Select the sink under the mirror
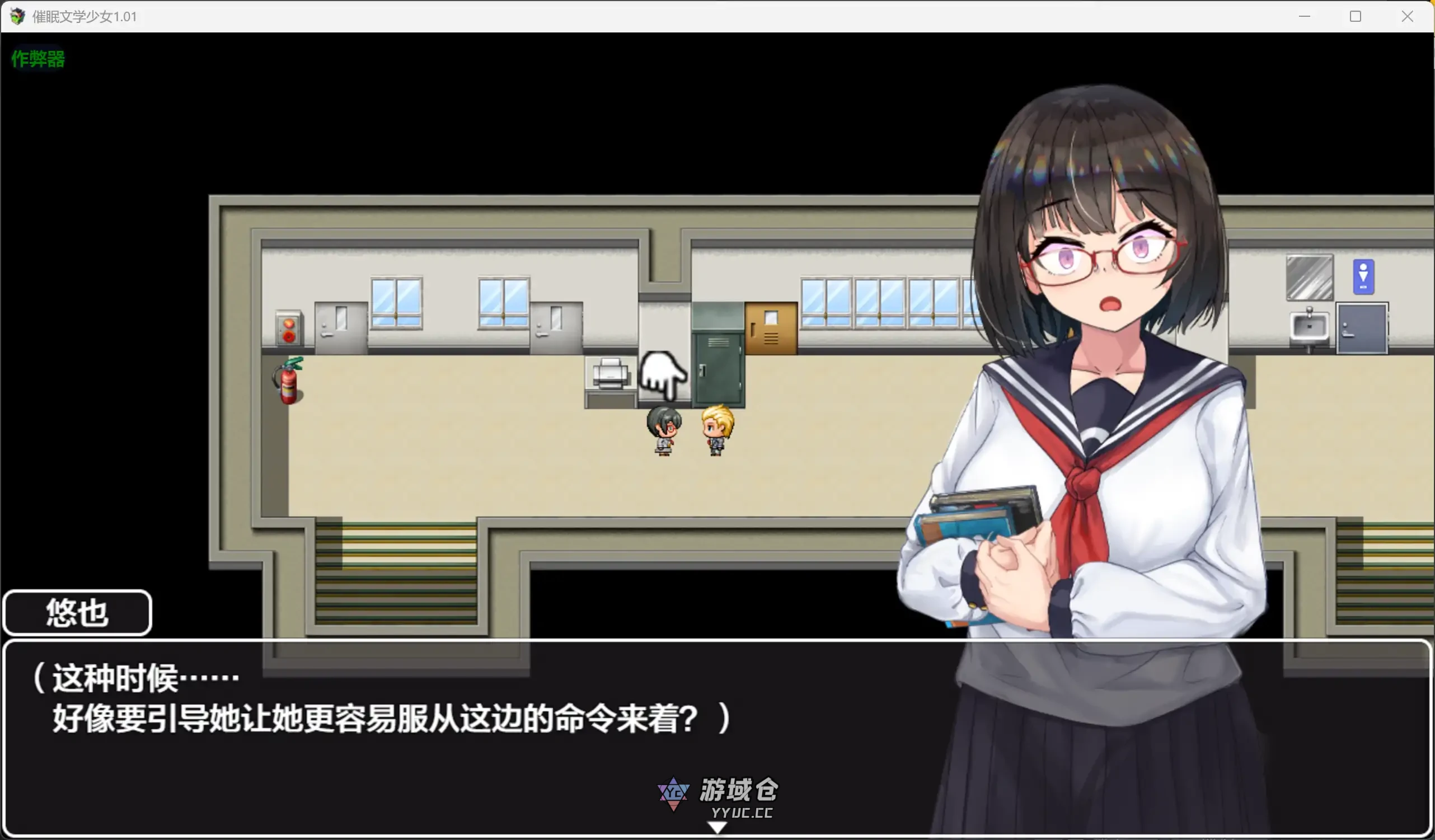The width and height of the screenshot is (1435, 840). point(1310,327)
